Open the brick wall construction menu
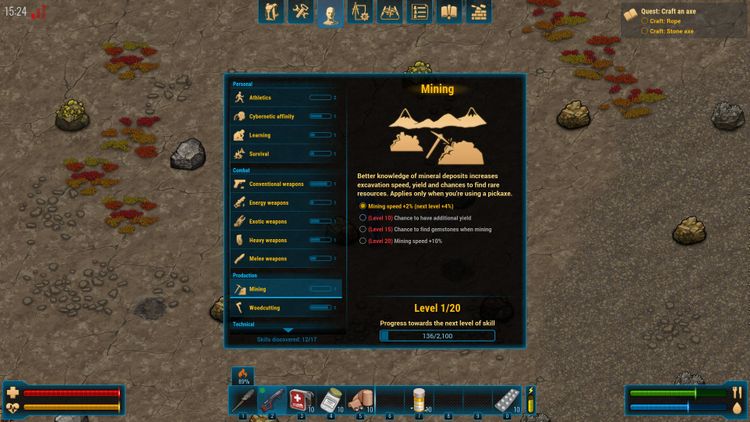750x422 pixels. coord(479,13)
